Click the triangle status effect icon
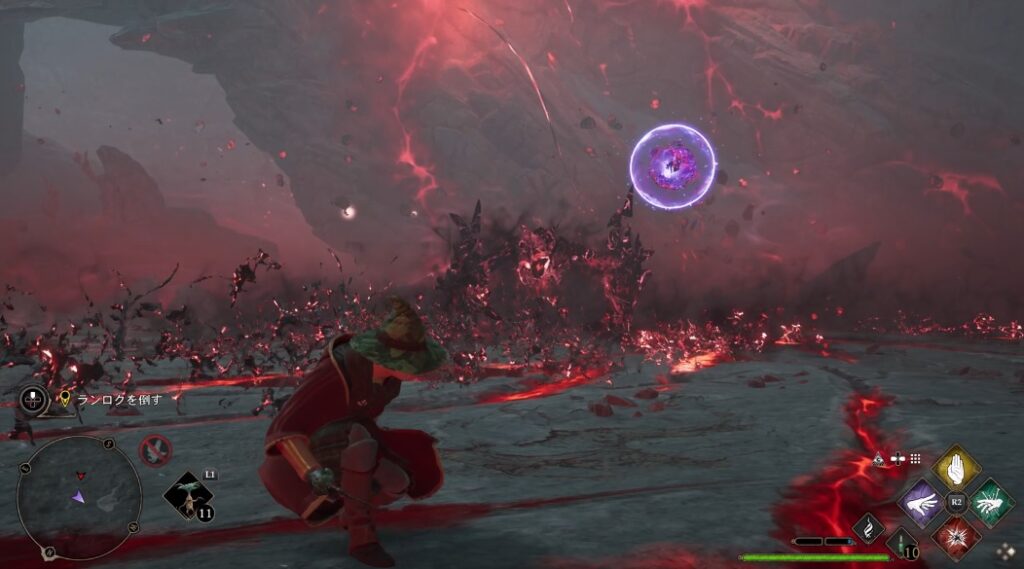This screenshot has width=1024, height=569. (x=879, y=459)
